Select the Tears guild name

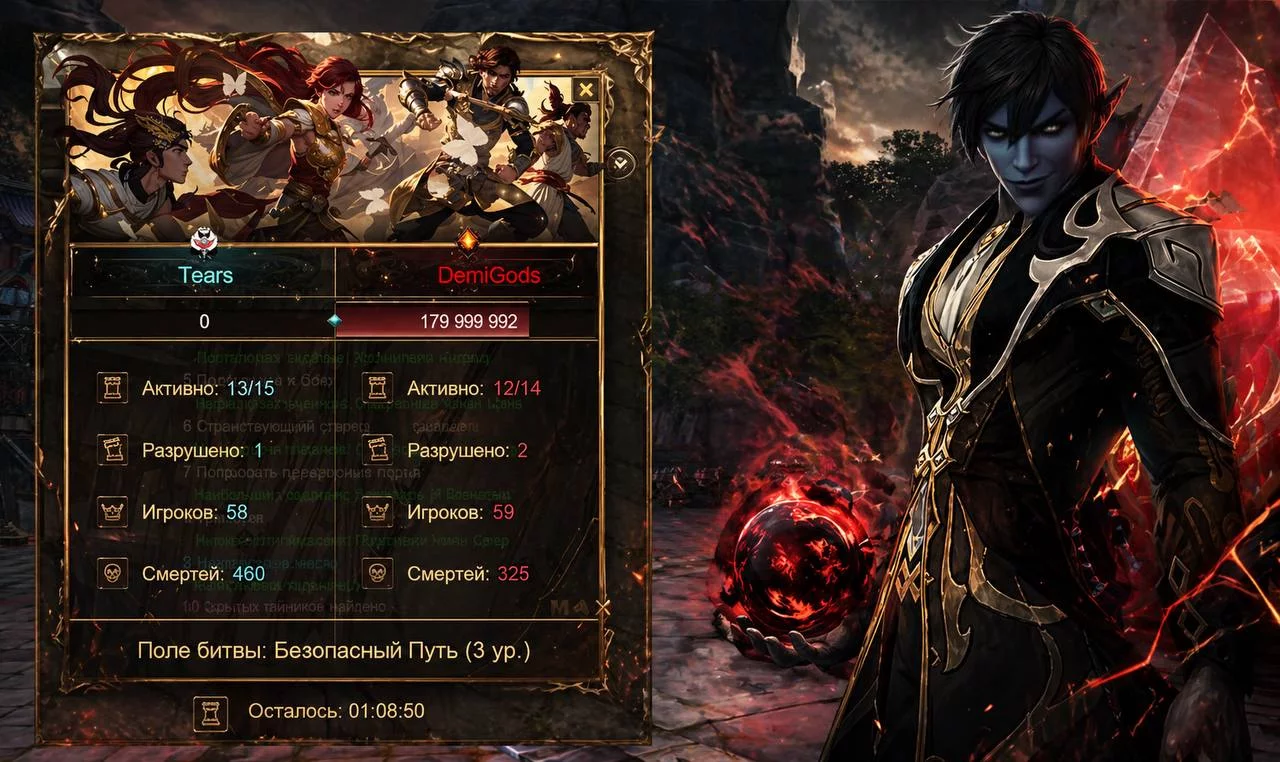(x=205, y=275)
